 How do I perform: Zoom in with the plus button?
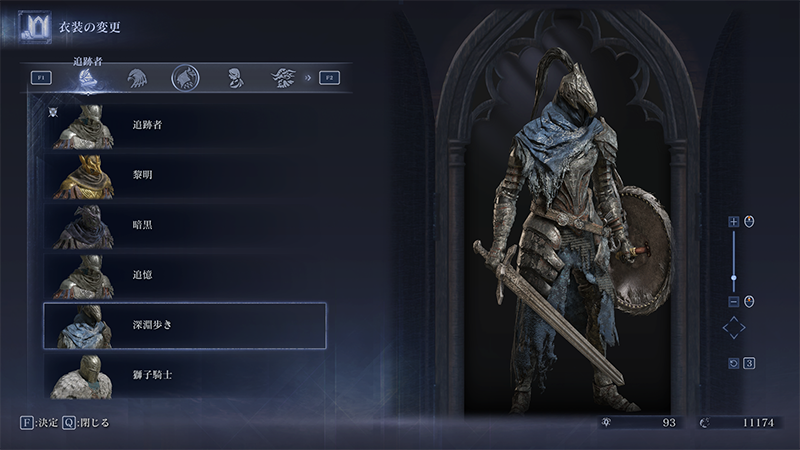(734, 221)
